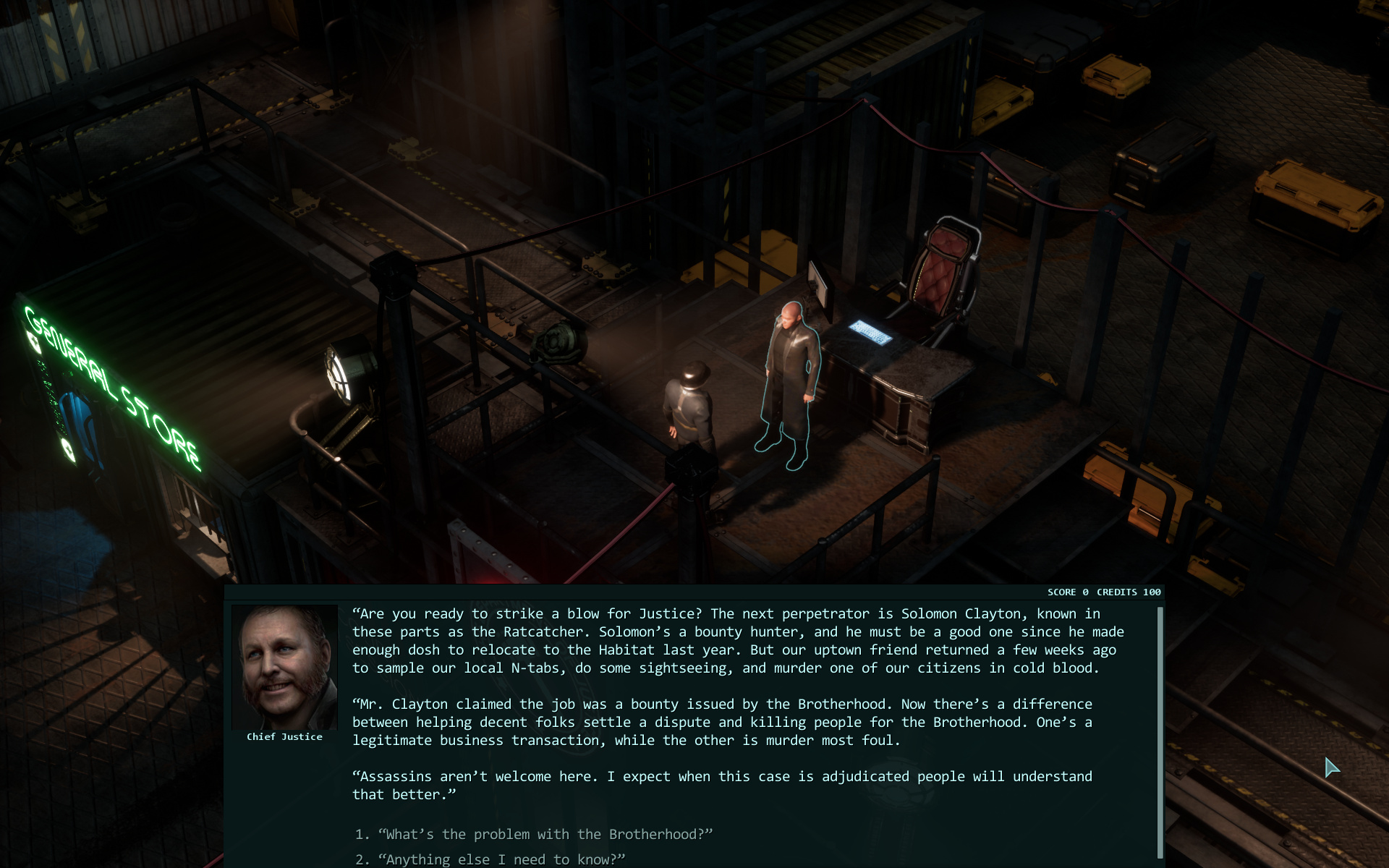Click the Chief Justice name label

(x=285, y=736)
